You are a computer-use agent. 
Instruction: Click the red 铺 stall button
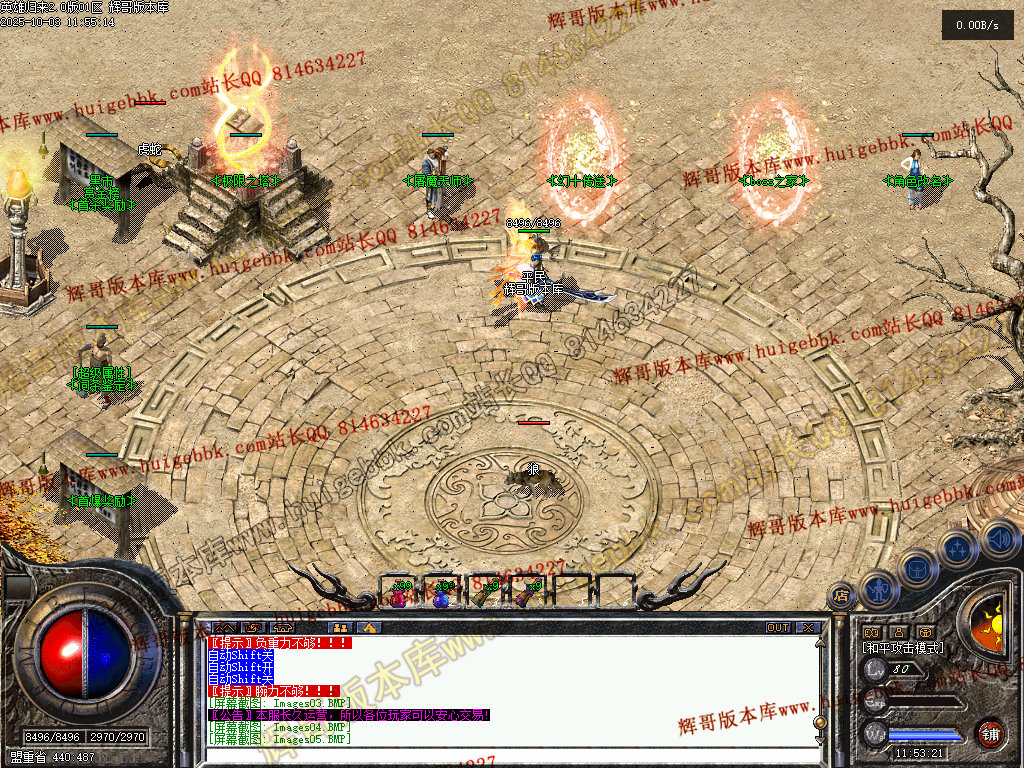point(990,733)
